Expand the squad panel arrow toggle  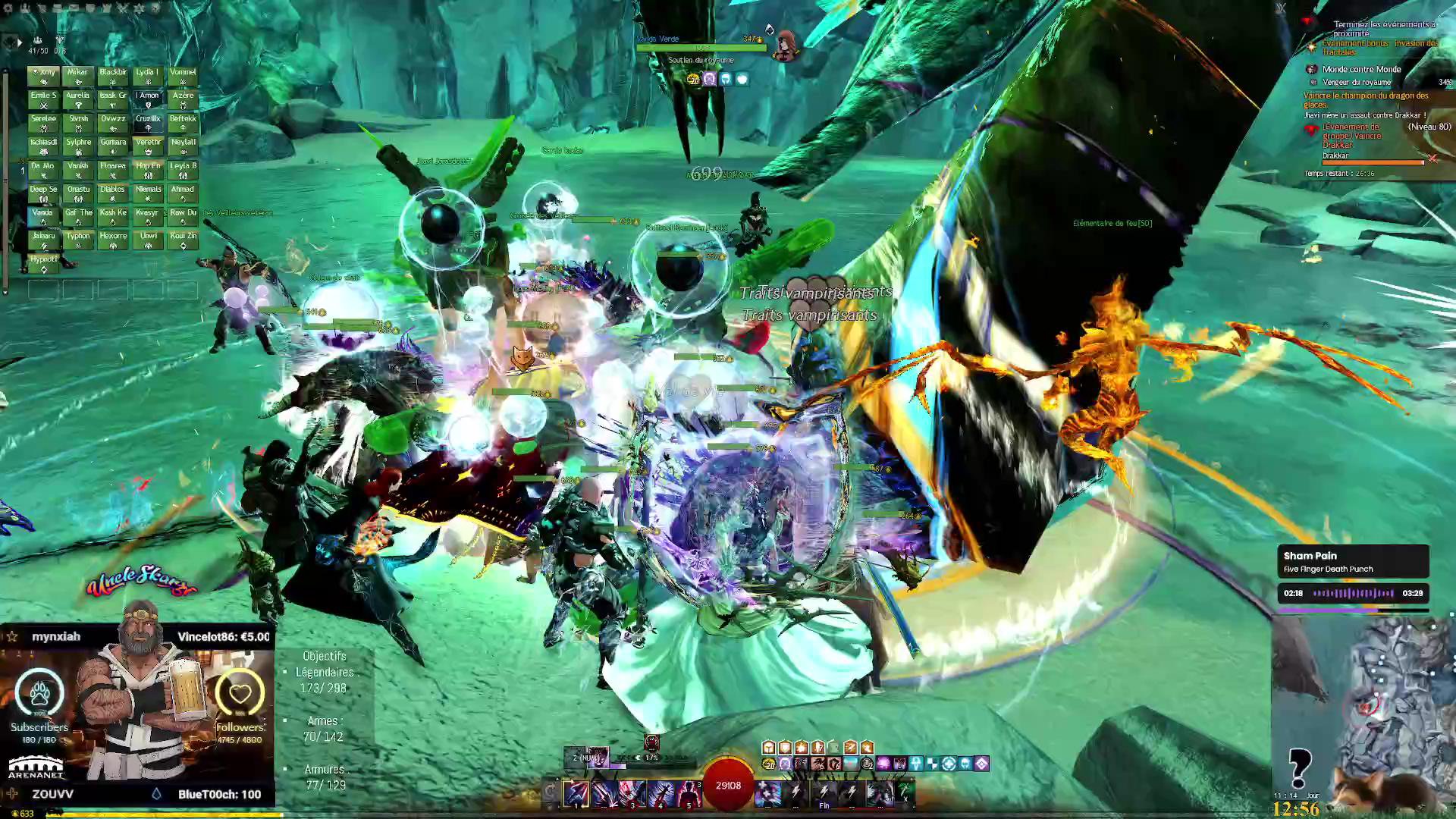click(19, 43)
